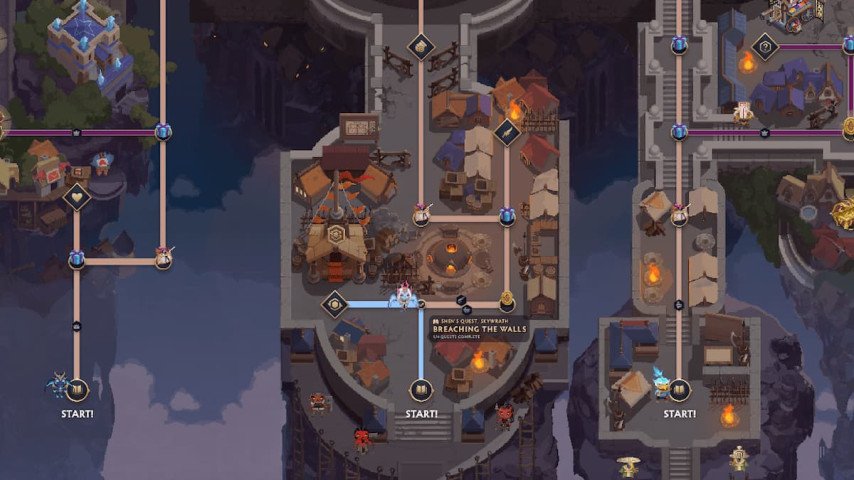Select the enemy node above the right START path
The height and width of the screenshot is (480, 854).
pos(680,213)
